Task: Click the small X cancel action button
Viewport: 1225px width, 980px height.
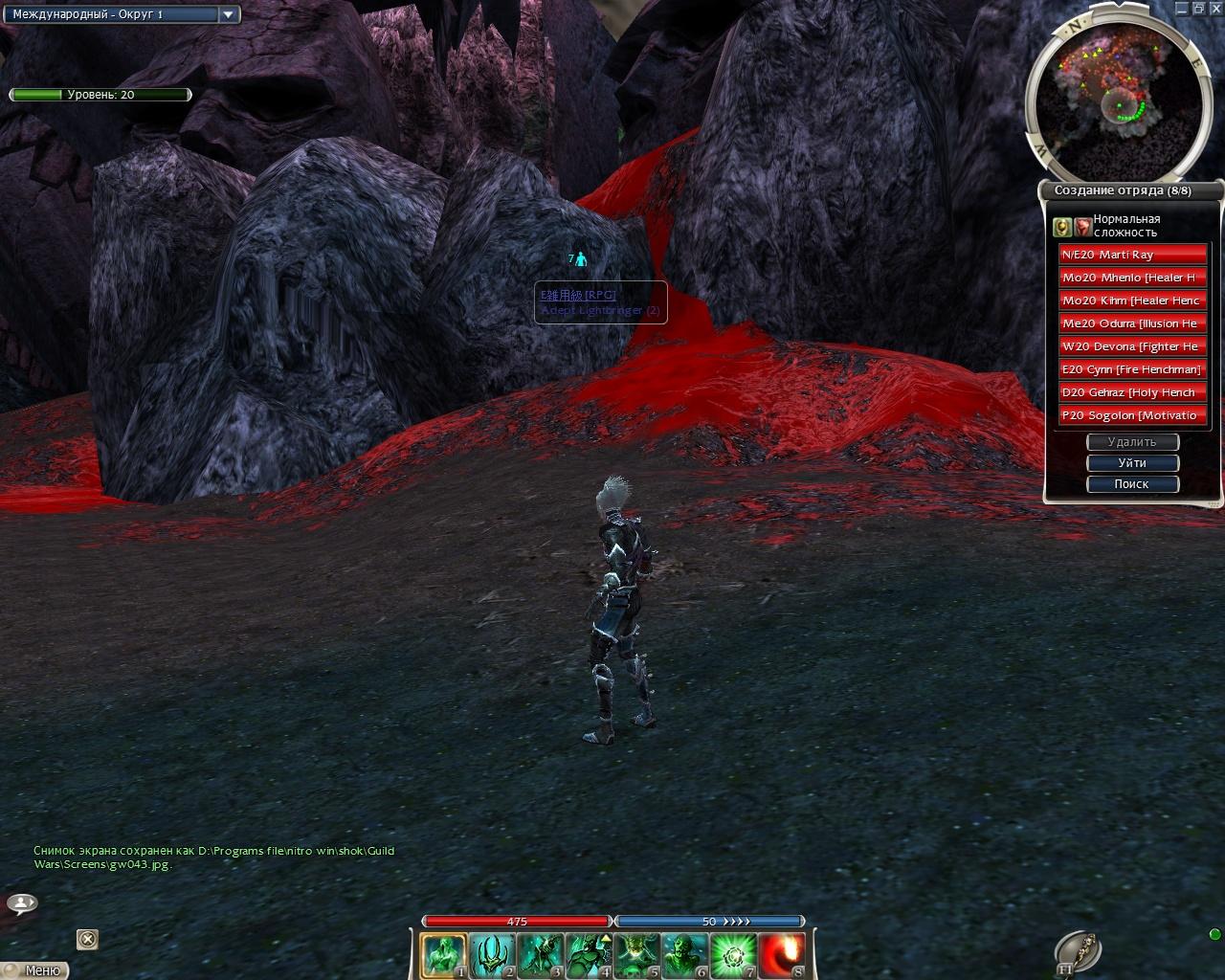Action: (x=87, y=939)
